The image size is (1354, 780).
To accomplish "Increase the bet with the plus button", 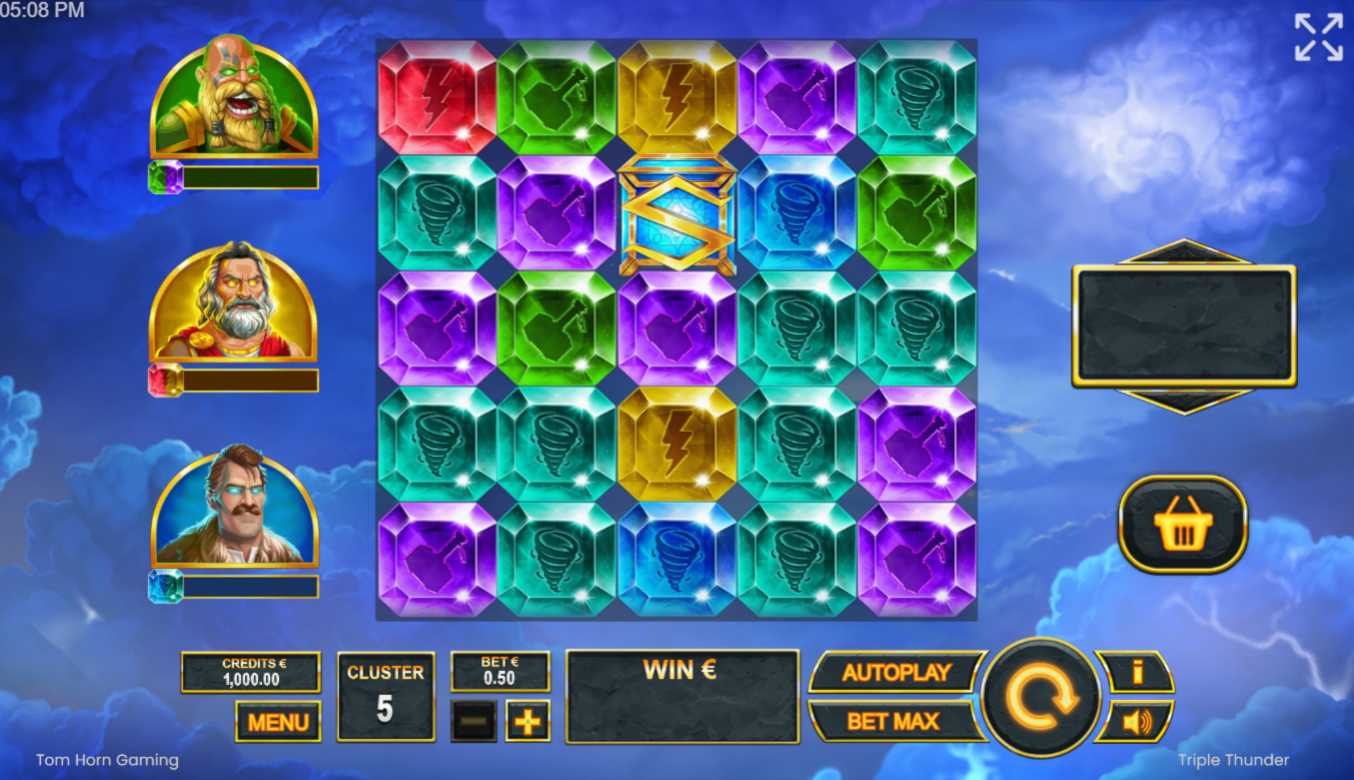I will 527,720.
